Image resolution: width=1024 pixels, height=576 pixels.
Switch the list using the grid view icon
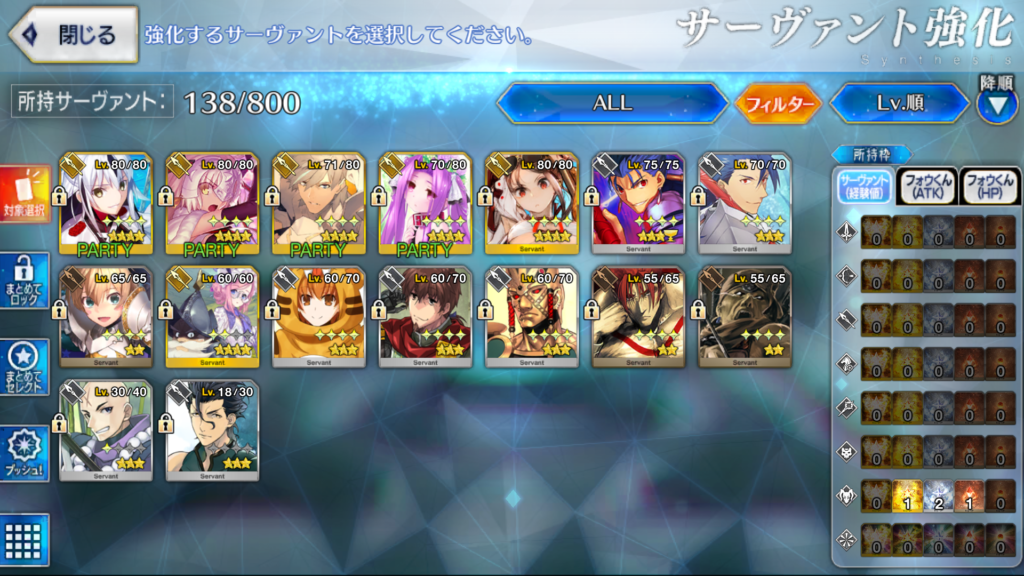pos(24,541)
